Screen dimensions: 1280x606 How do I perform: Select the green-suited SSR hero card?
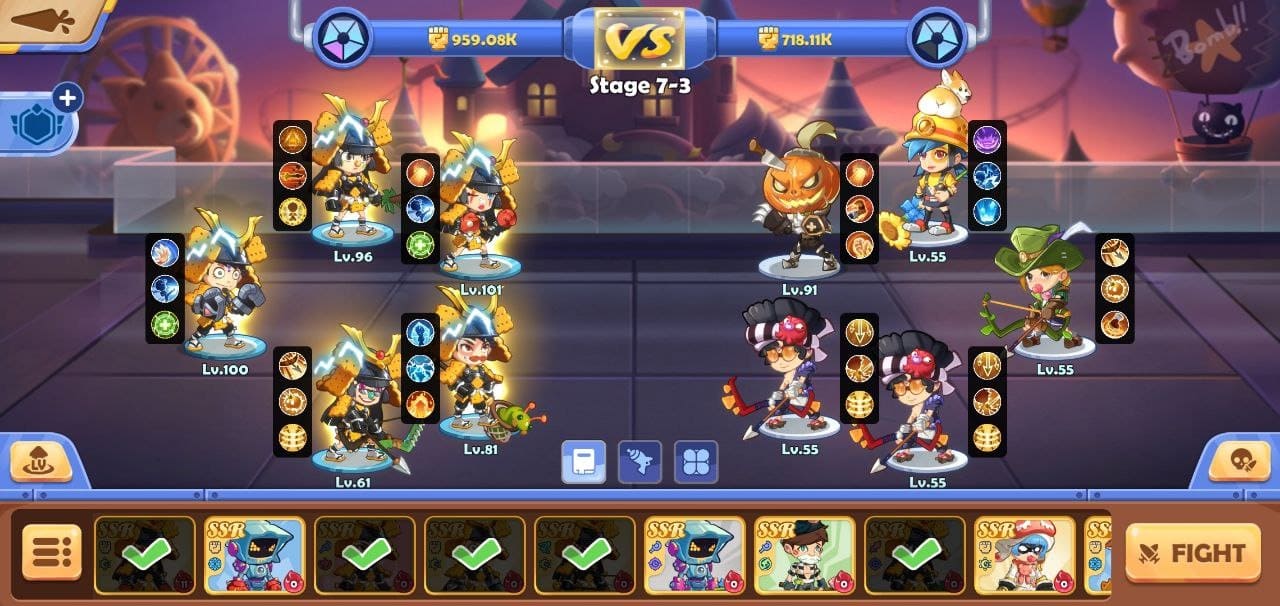coord(804,555)
